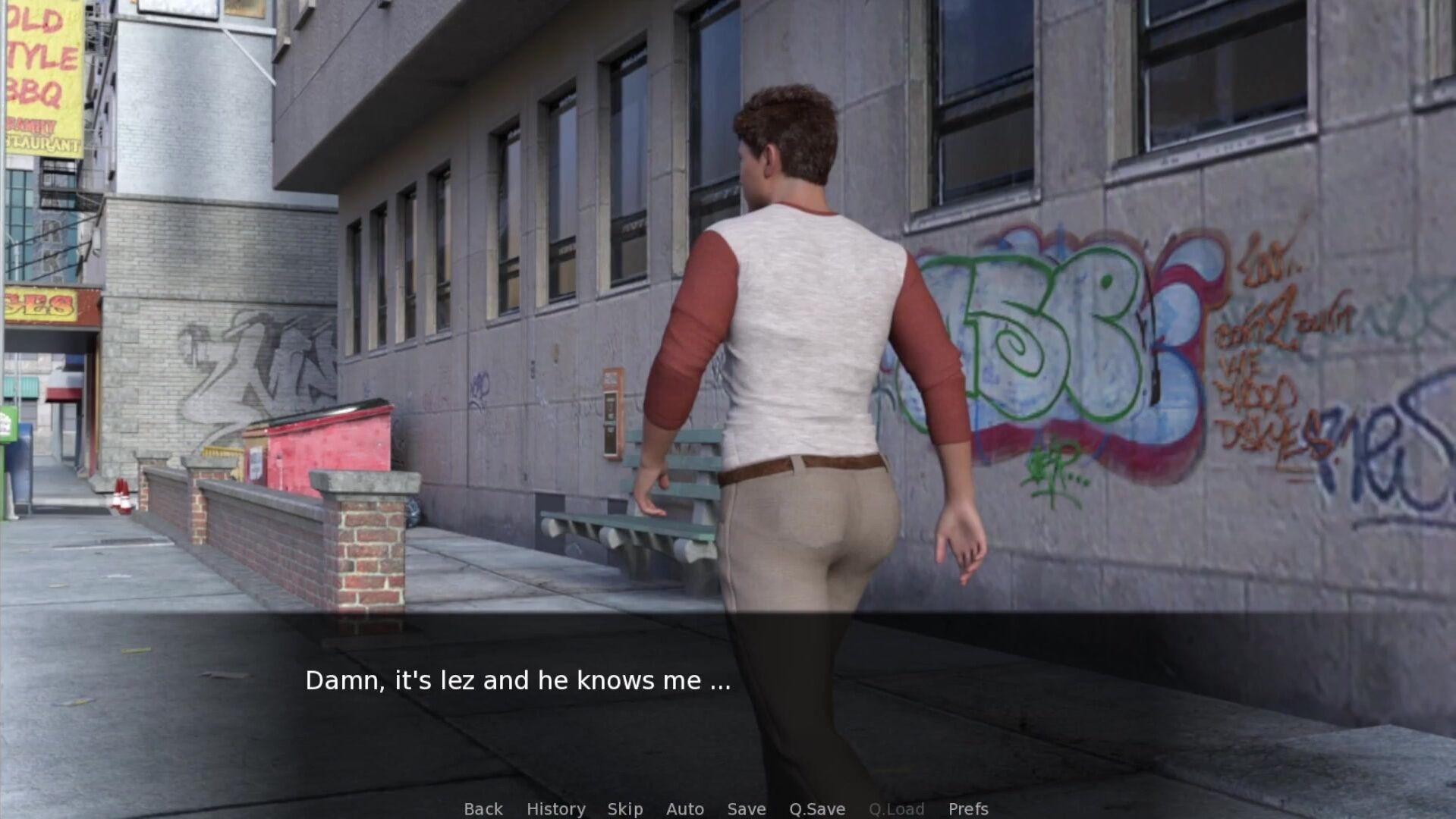Turn on Auto-advance mode

click(685, 809)
